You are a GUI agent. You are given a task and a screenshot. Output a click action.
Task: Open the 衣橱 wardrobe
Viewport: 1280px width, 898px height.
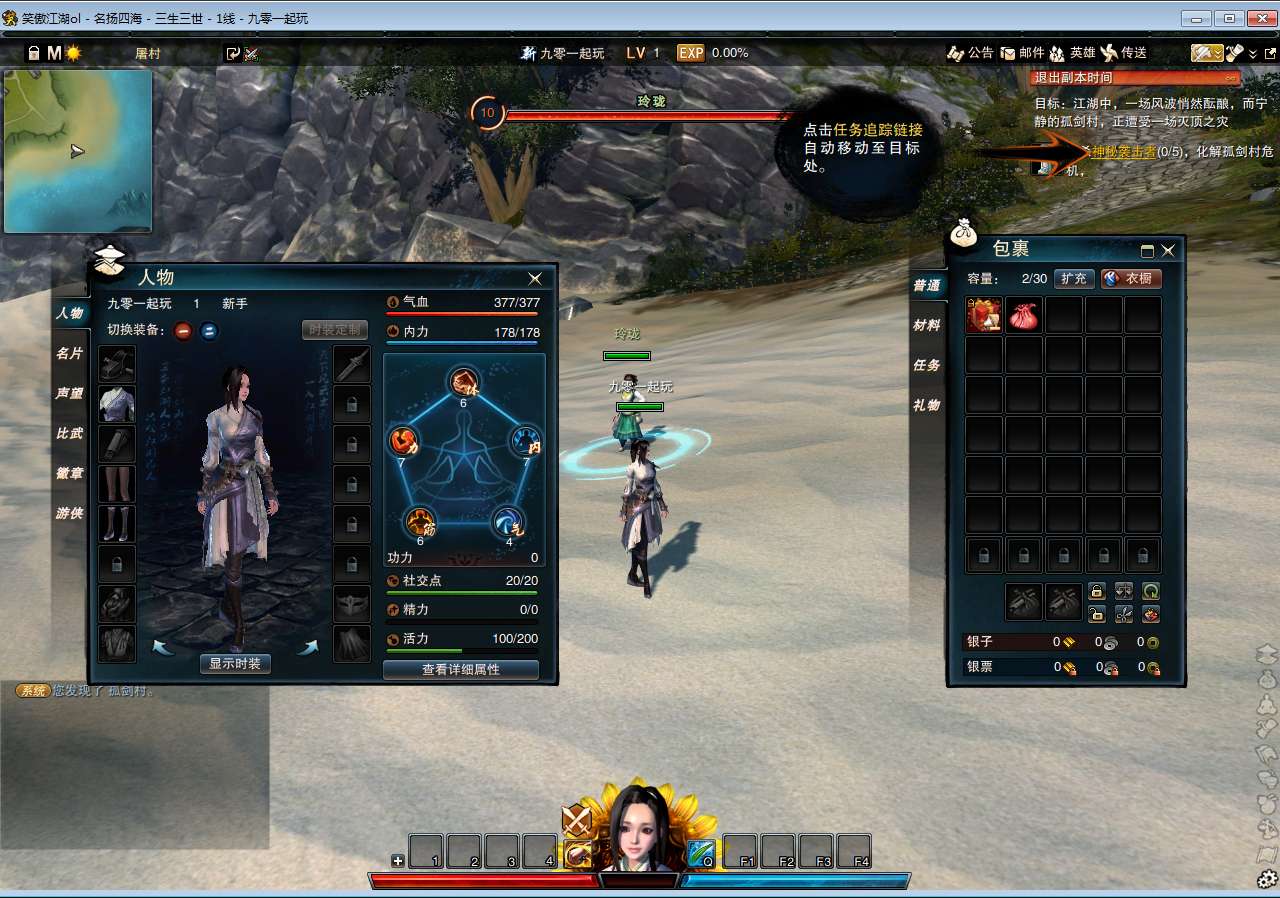click(1131, 278)
